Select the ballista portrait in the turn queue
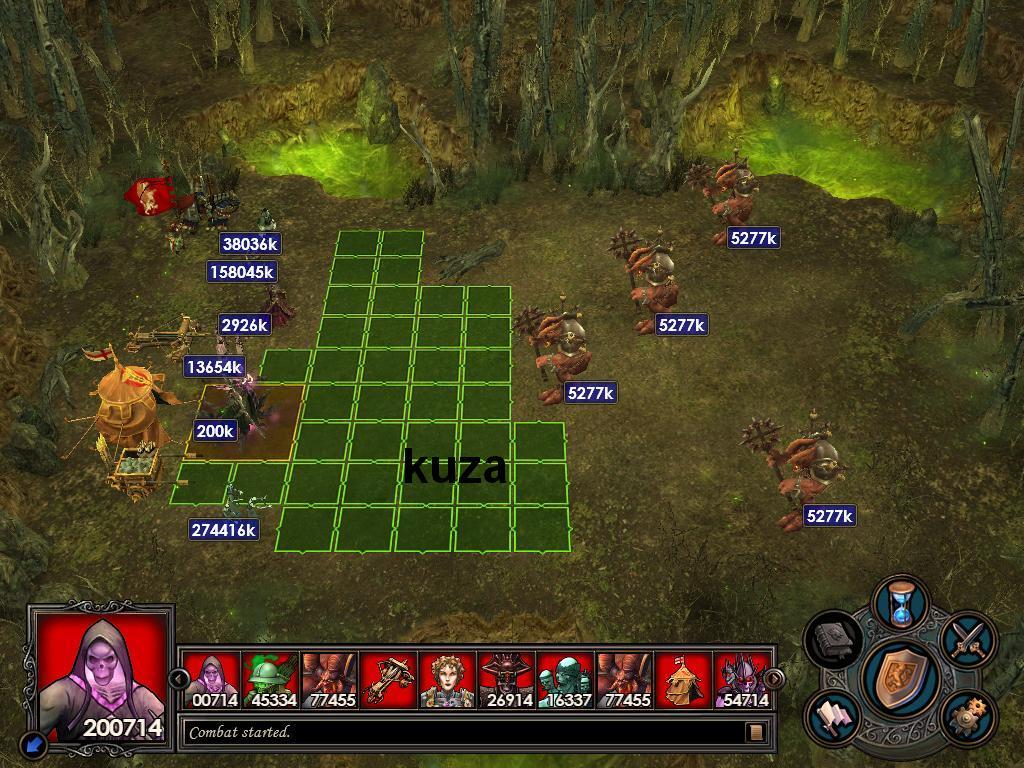 (388, 680)
